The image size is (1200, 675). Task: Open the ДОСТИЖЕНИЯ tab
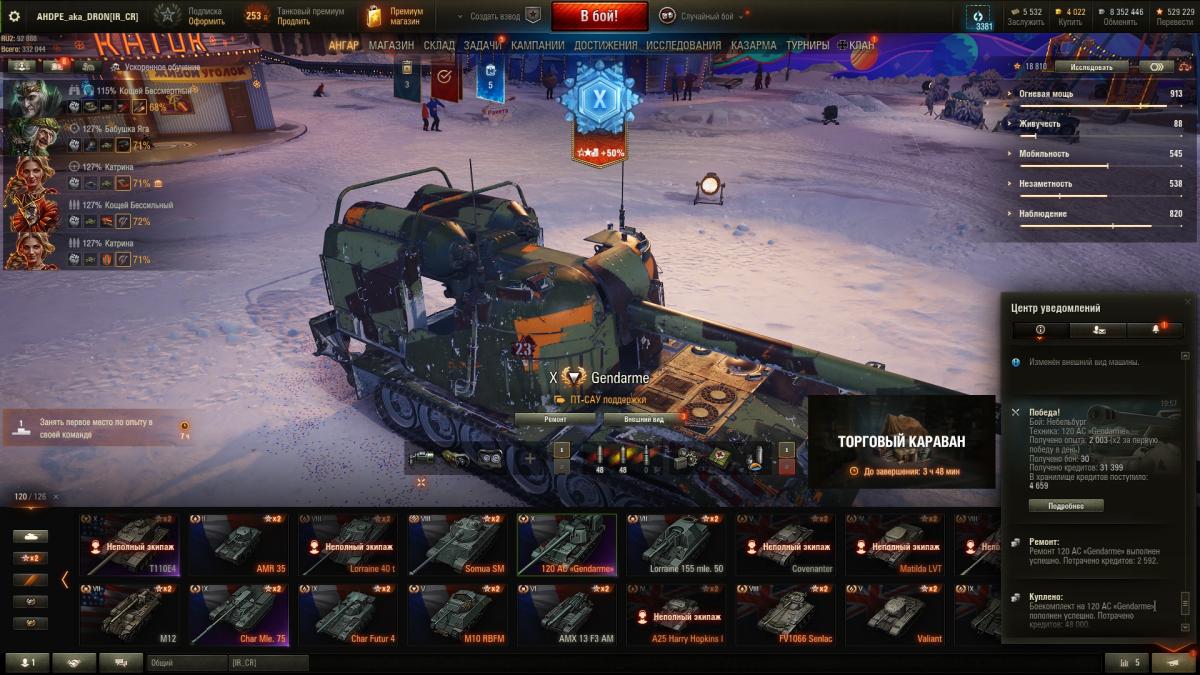pyautogui.click(x=605, y=45)
